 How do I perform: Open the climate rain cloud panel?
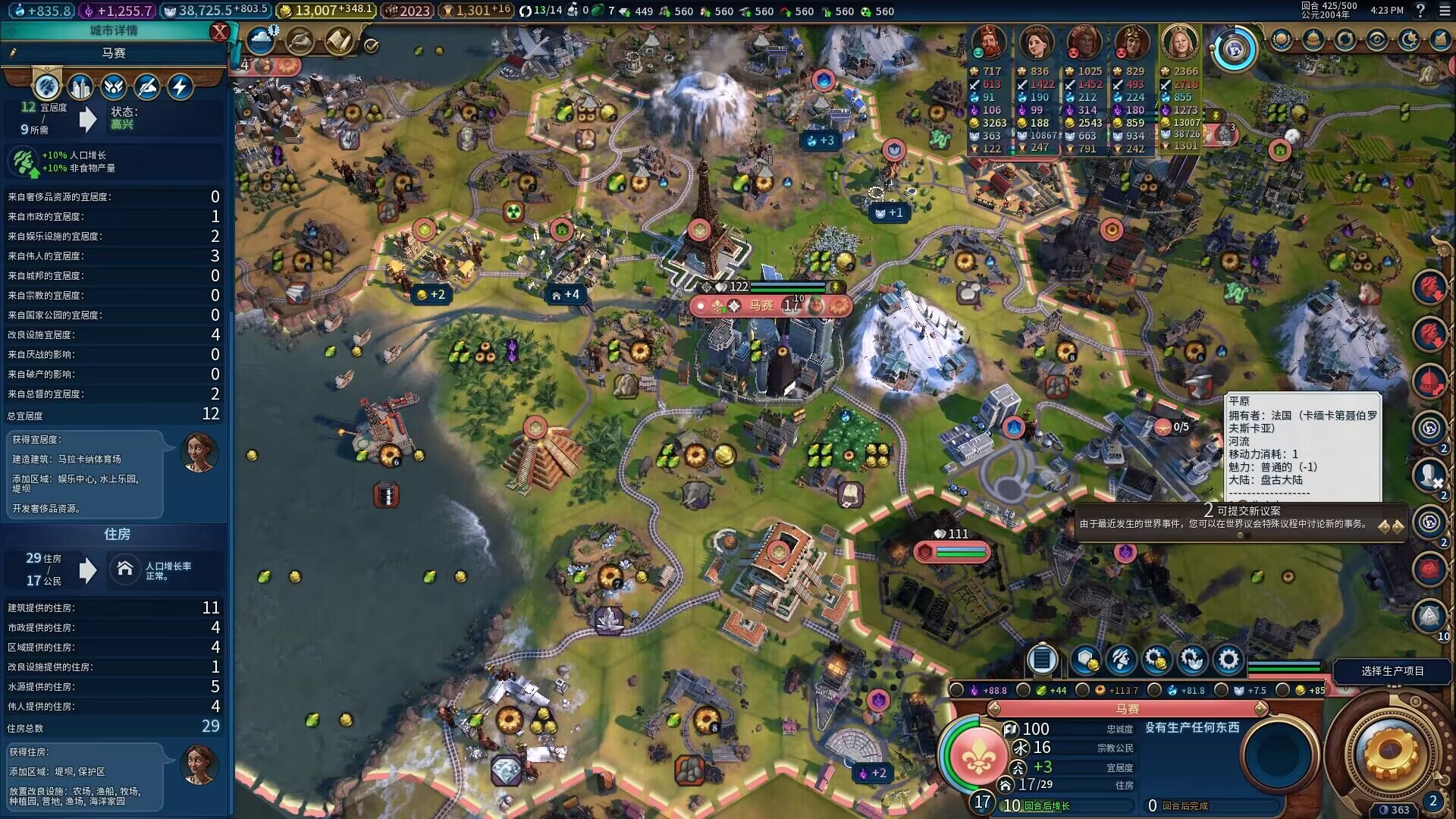click(x=261, y=40)
